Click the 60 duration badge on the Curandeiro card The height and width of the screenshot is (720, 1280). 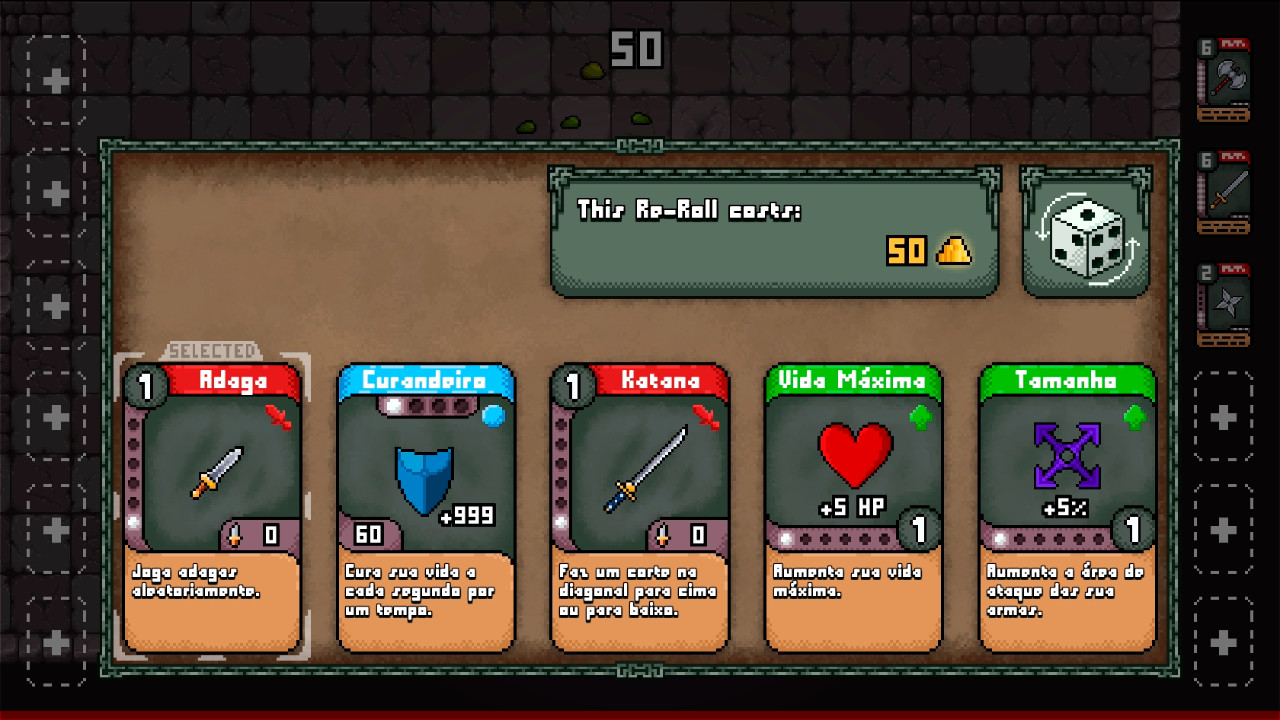coord(368,535)
